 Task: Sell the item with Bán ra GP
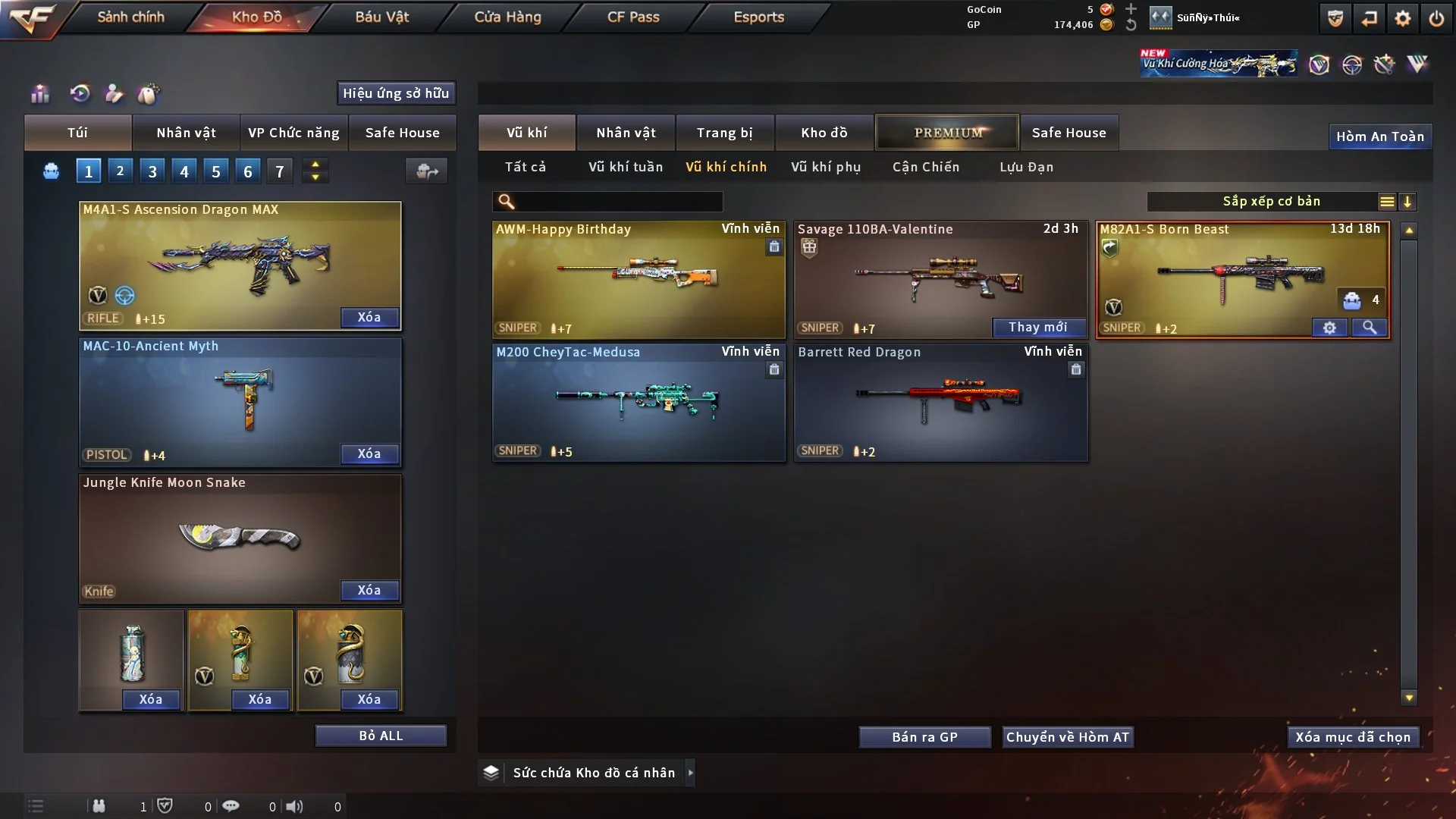pos(924,737)
